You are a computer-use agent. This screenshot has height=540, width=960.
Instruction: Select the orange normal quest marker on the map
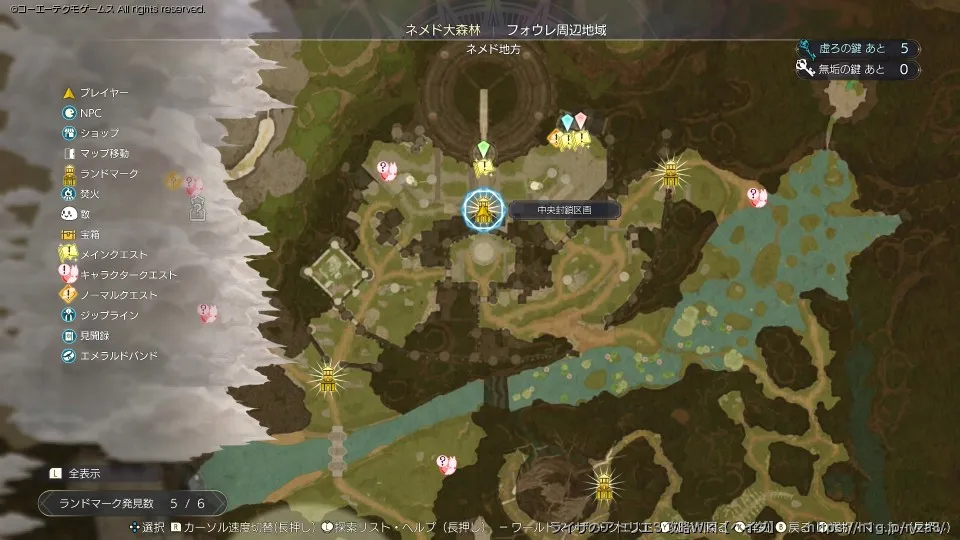[556, 139]
